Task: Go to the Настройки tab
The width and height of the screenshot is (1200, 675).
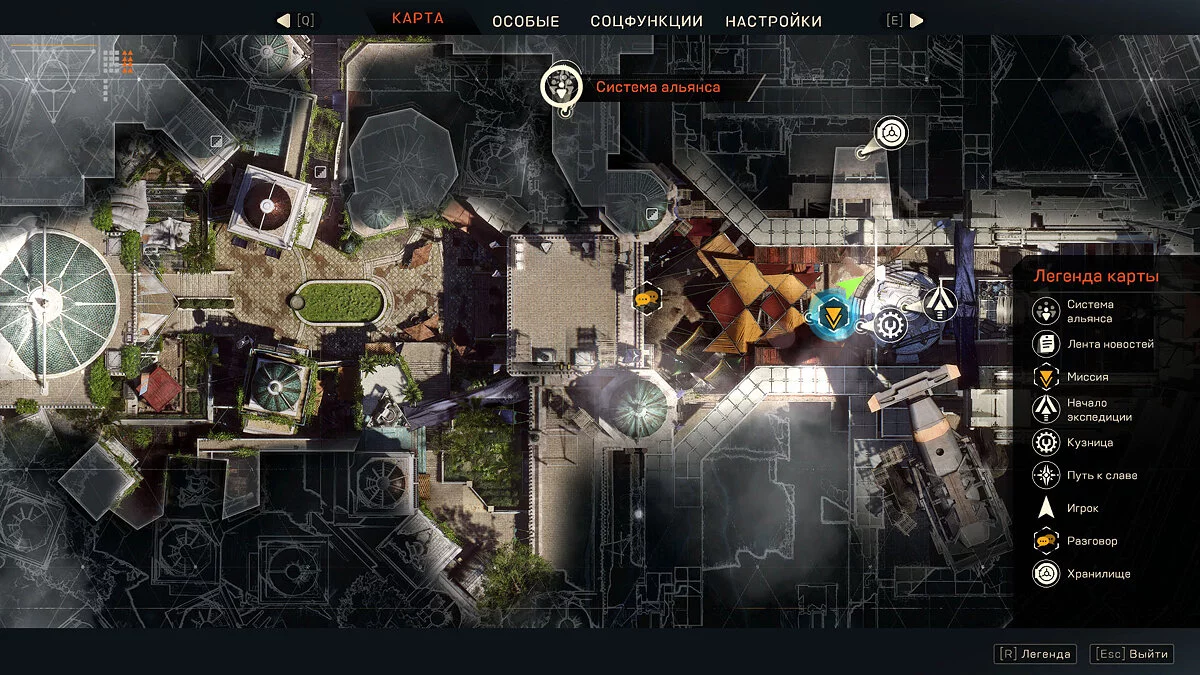Action: point(773,21)
